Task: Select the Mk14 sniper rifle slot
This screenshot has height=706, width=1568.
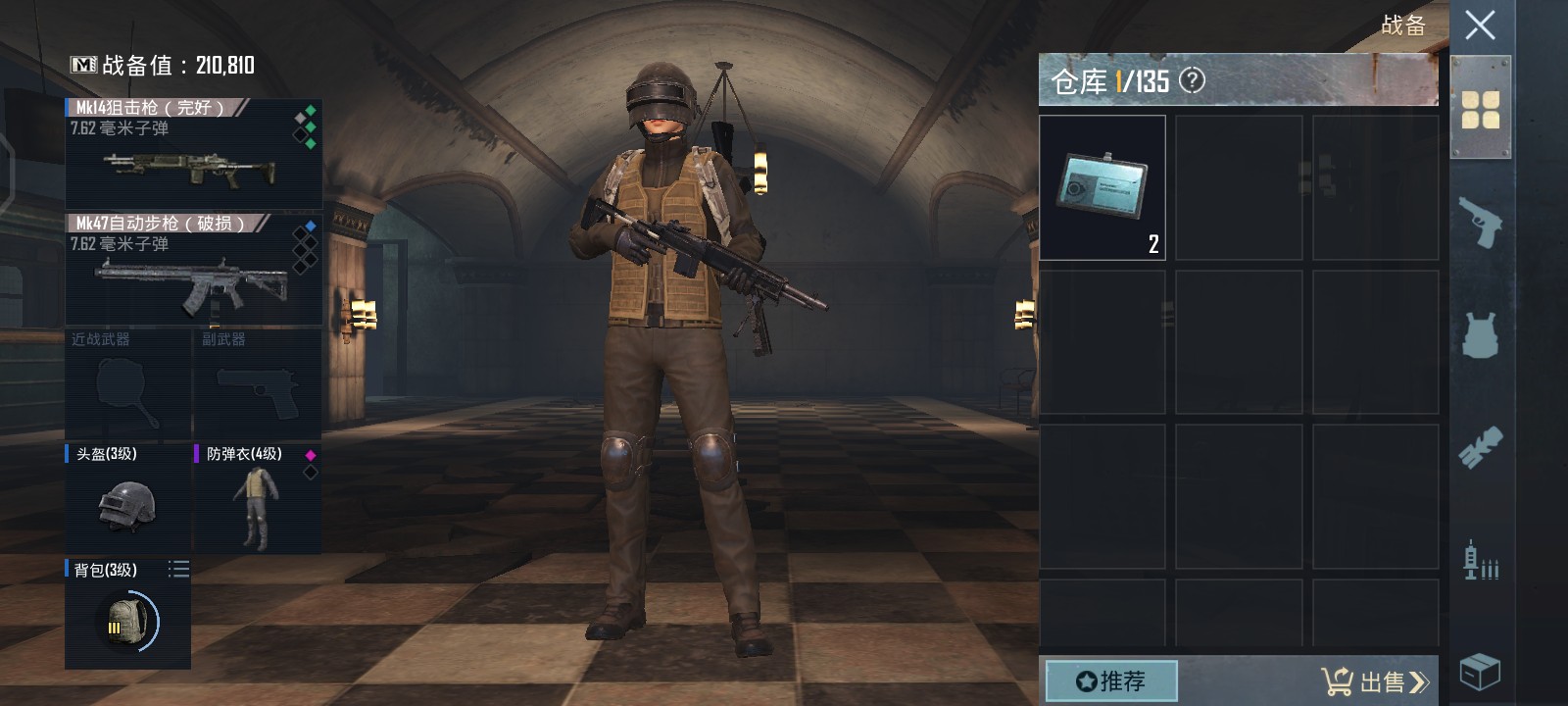Action: 193,153
